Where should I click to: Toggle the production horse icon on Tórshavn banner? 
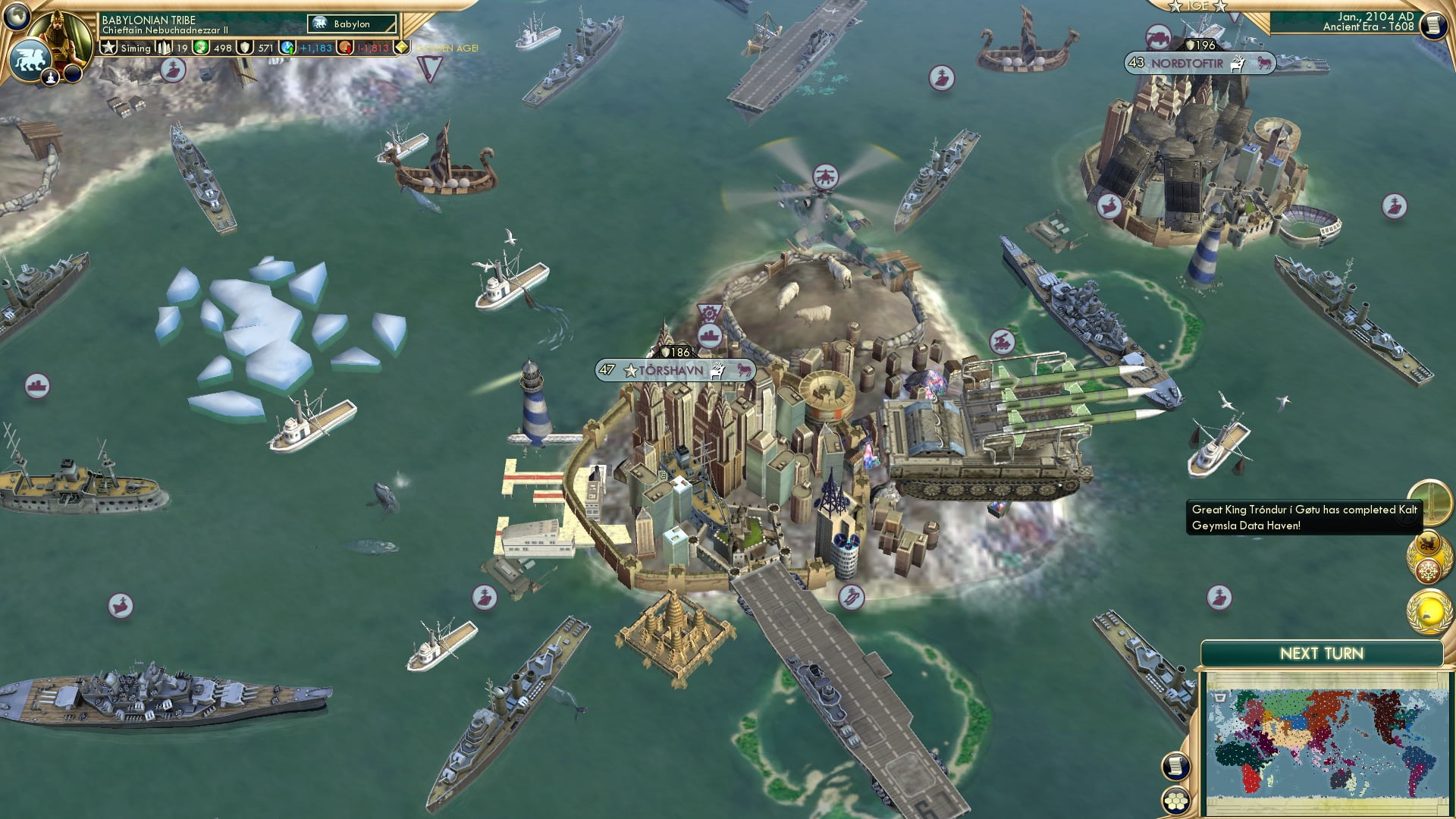(x=742, y=371)
